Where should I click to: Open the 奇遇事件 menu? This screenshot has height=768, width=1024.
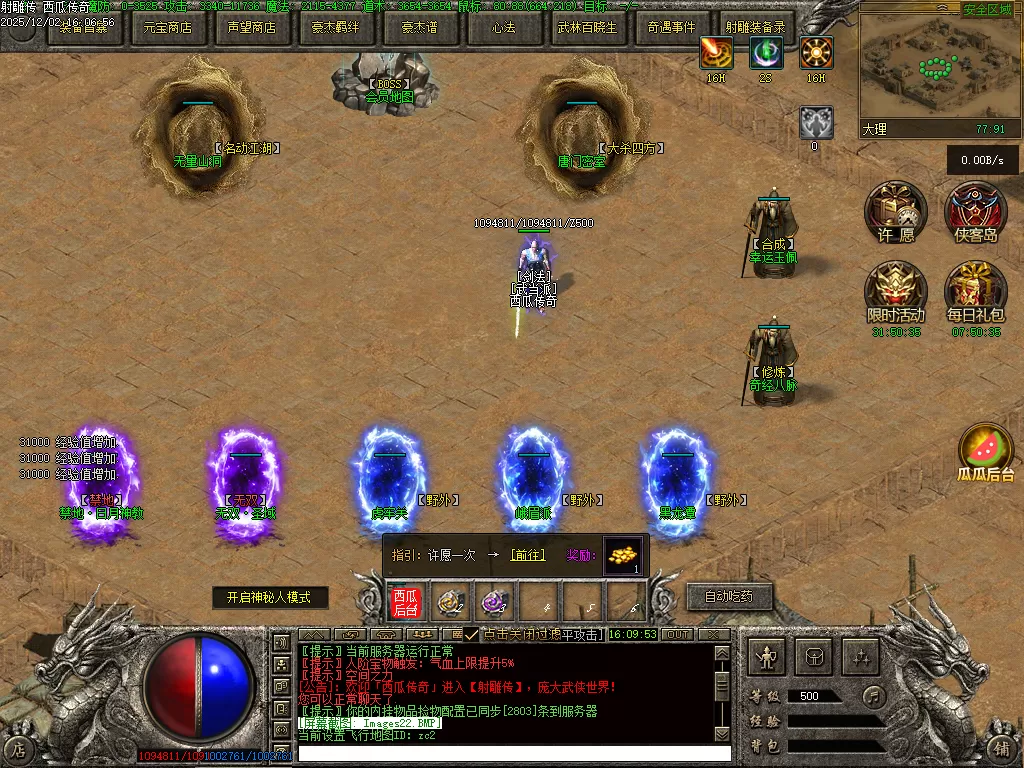[671, 28]
